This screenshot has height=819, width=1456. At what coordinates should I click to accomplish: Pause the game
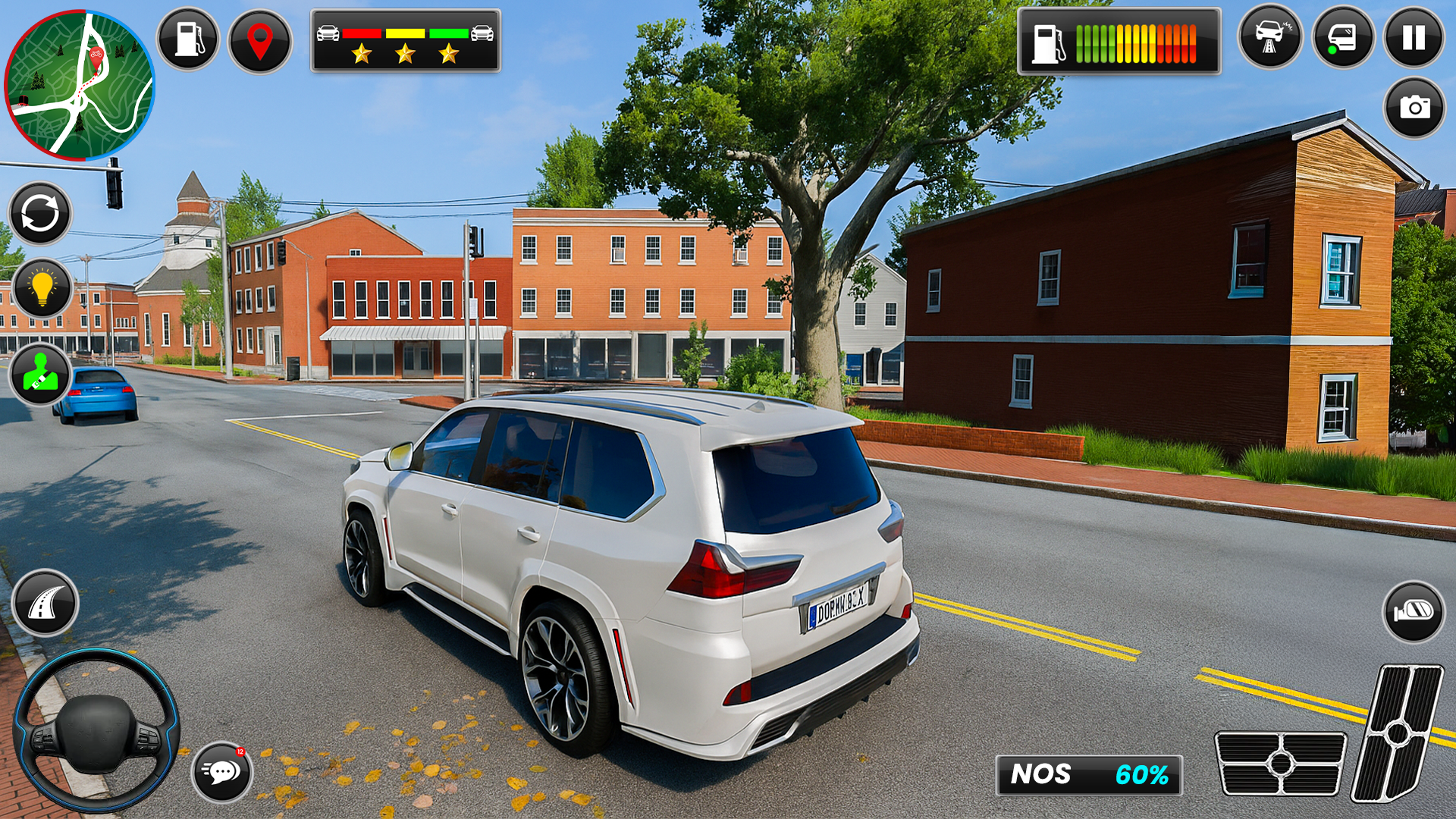[x=1414, y=38]
